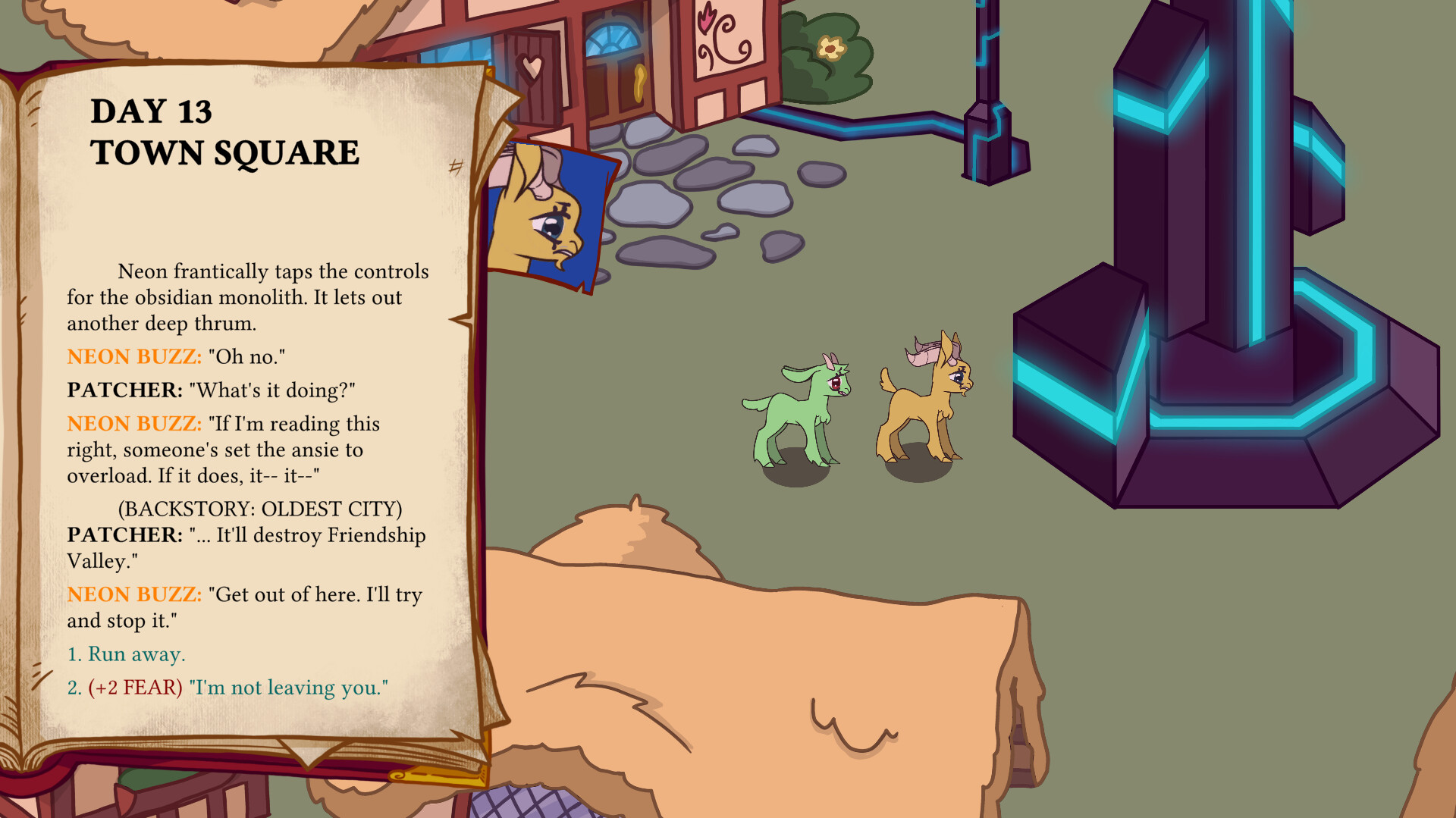
Task: Click the NEON BUZZ speaker name label
Action: 133,356
